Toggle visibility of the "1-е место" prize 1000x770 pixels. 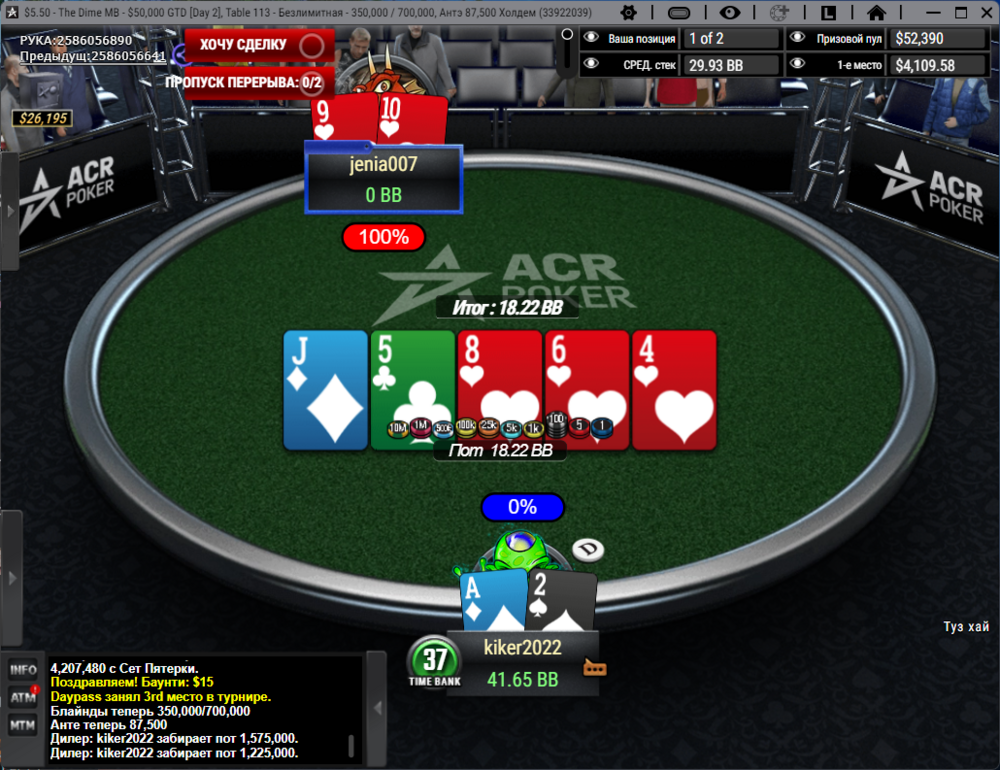pyautogui.click(x=797, y=65)
